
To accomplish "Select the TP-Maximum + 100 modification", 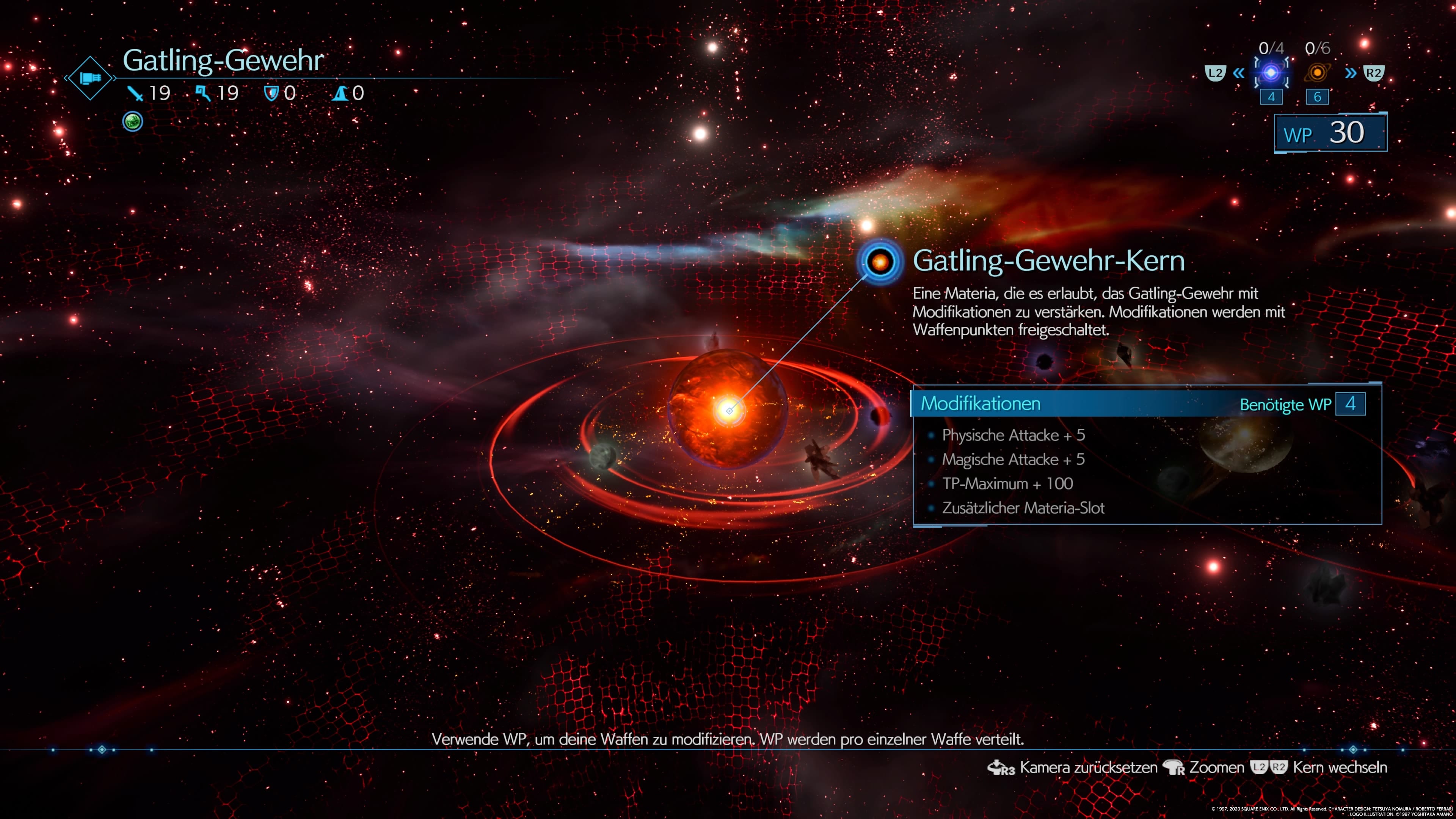I will coord(1007,484).
